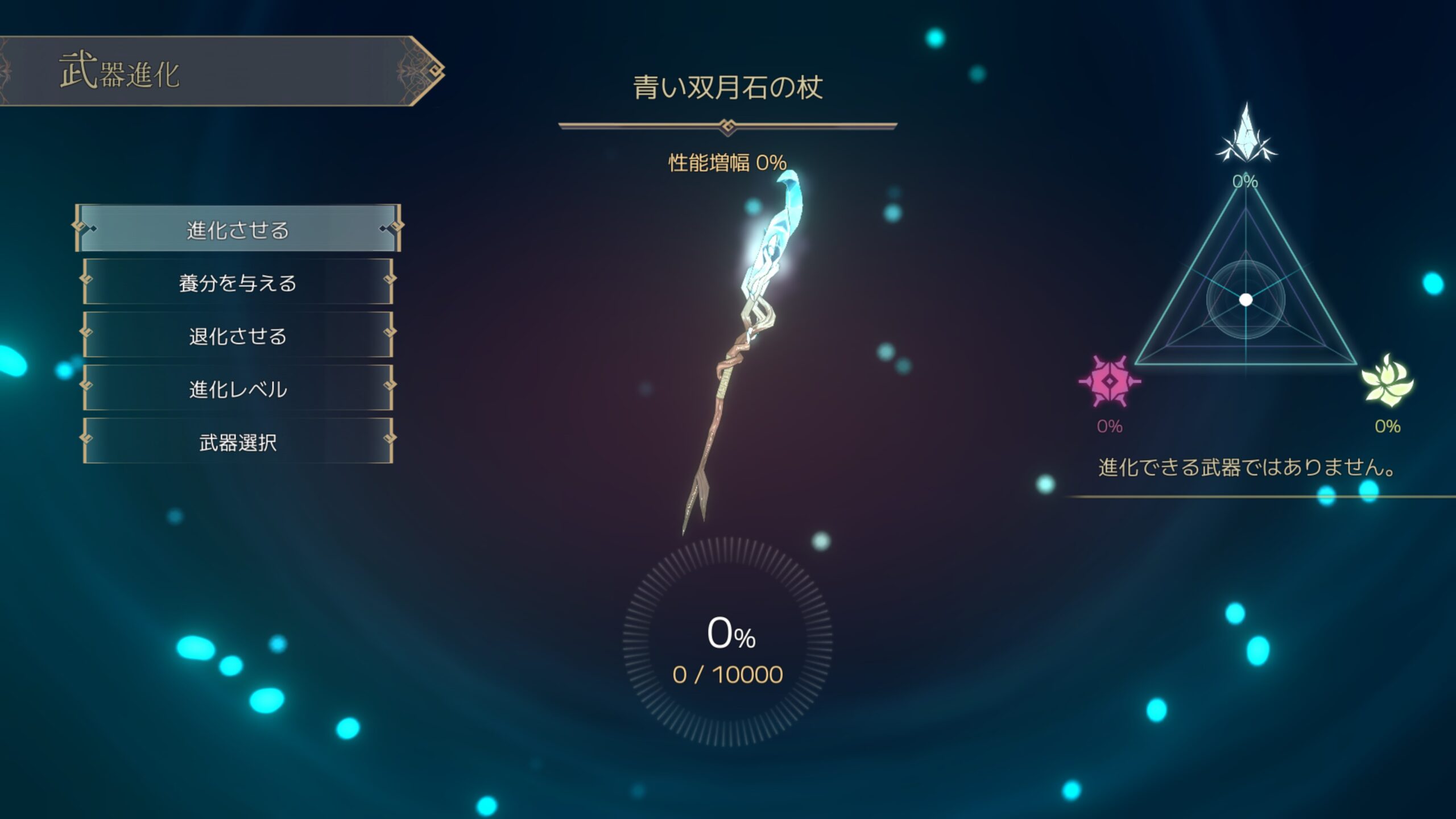The image size is (1456, 819).
Task: Open 武器選択 to pick another weapon
Action: pyautogui.click(x=238, y=441)
